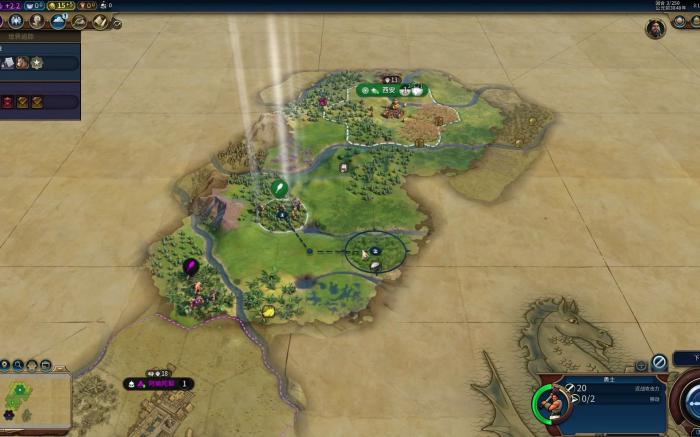Toggle the map pin button above minimap
This screenshot has height=437, width=700.
[32, 365]
